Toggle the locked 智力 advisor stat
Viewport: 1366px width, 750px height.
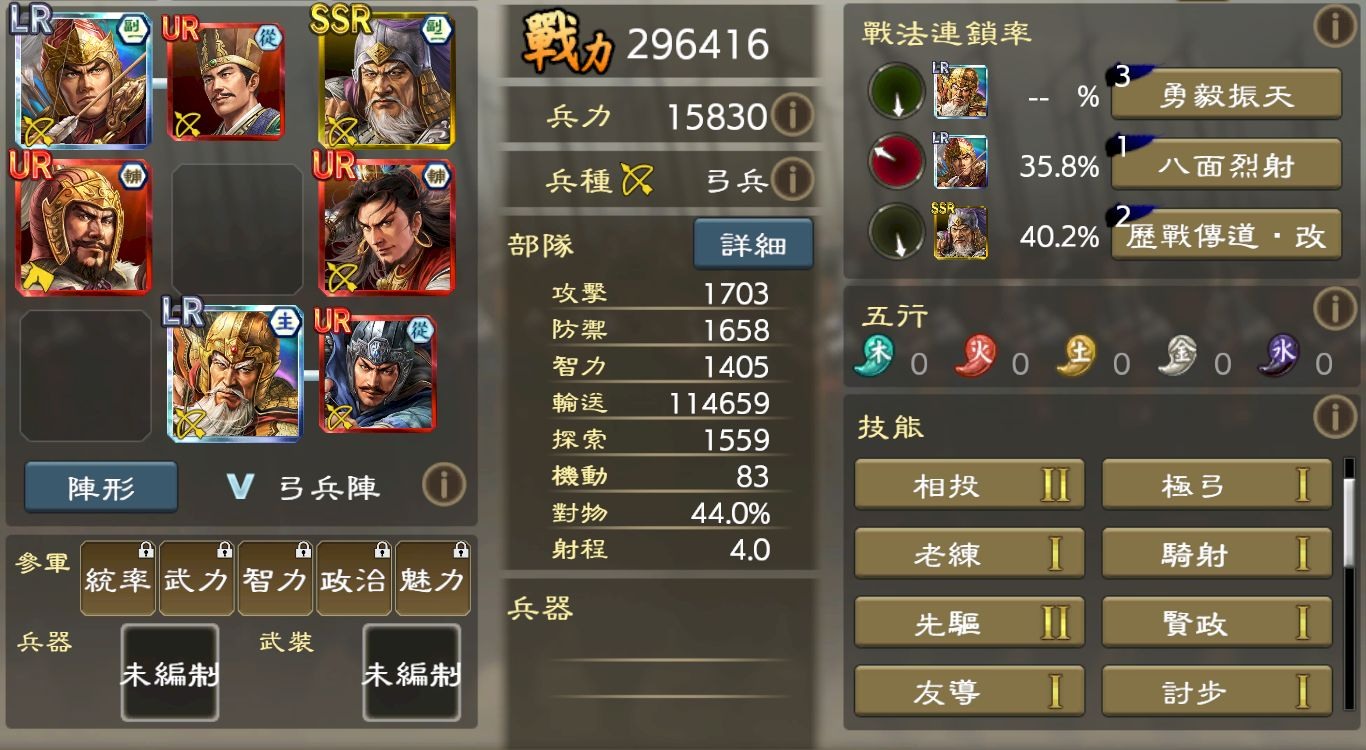(275, 577)
